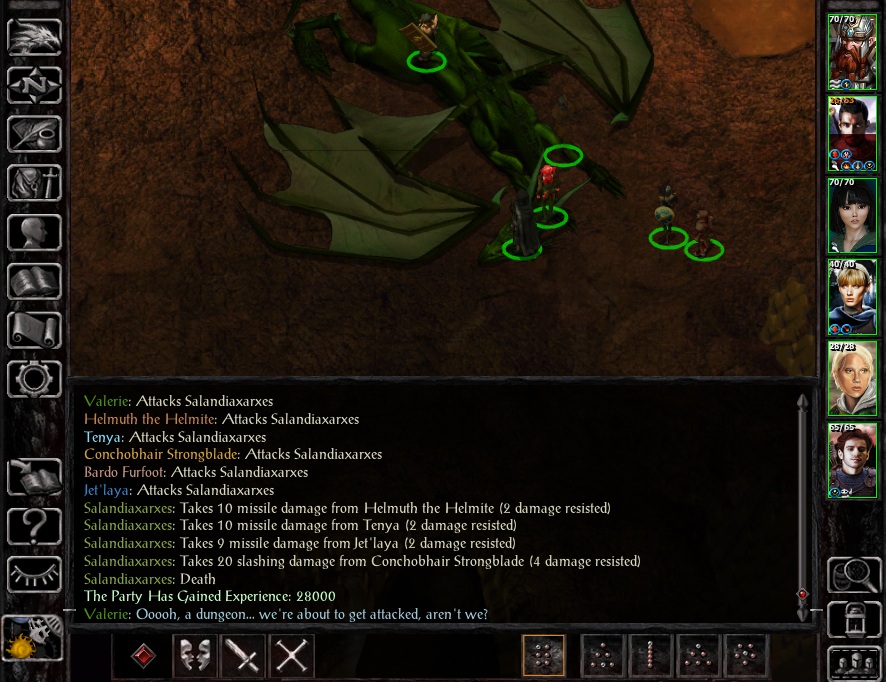Open the character record (head bust icon)
The height and width of the screenshot is (682, 886).
[x=35, y=232]
